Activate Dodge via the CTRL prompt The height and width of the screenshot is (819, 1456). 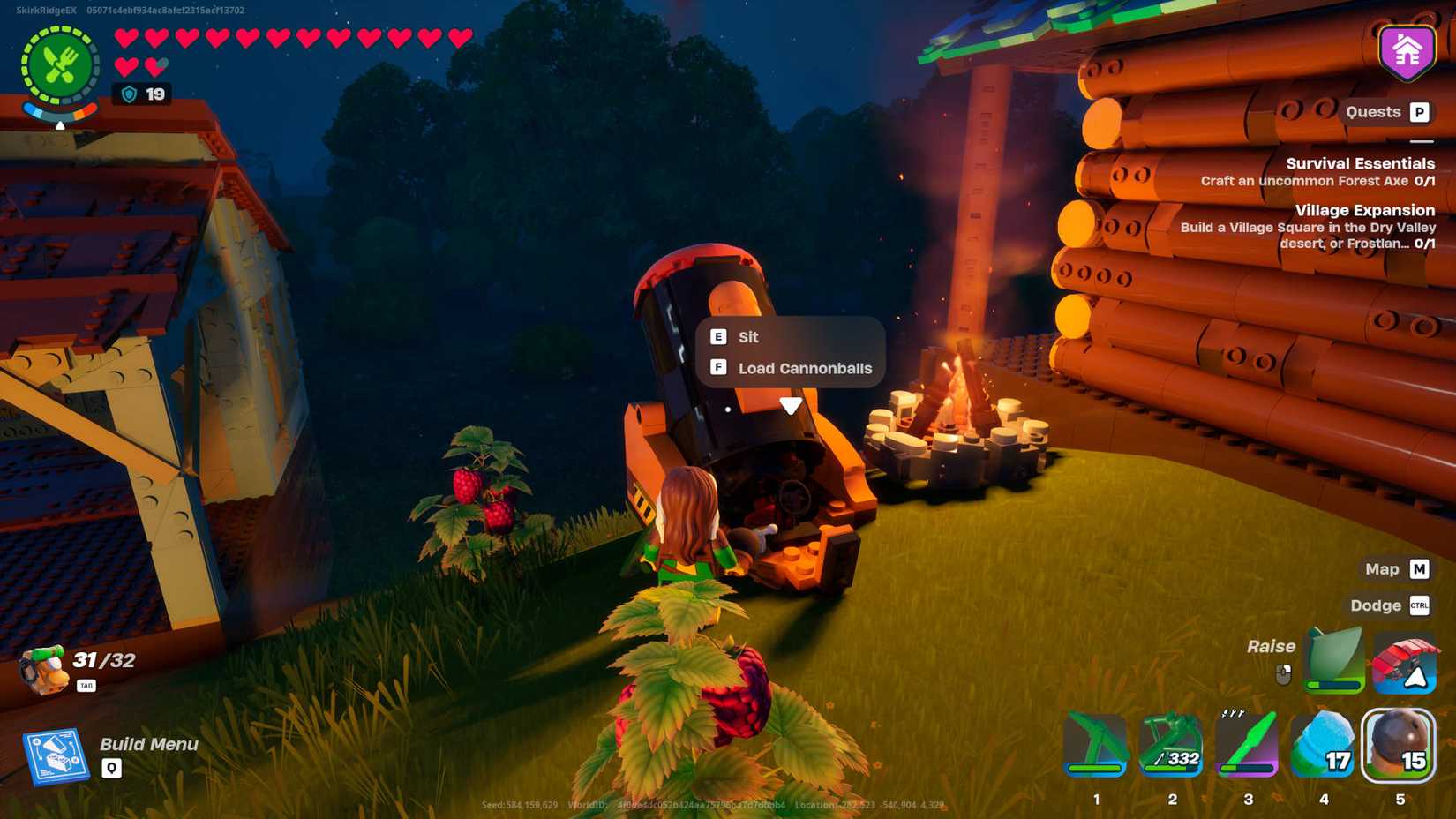point(1418,606)
